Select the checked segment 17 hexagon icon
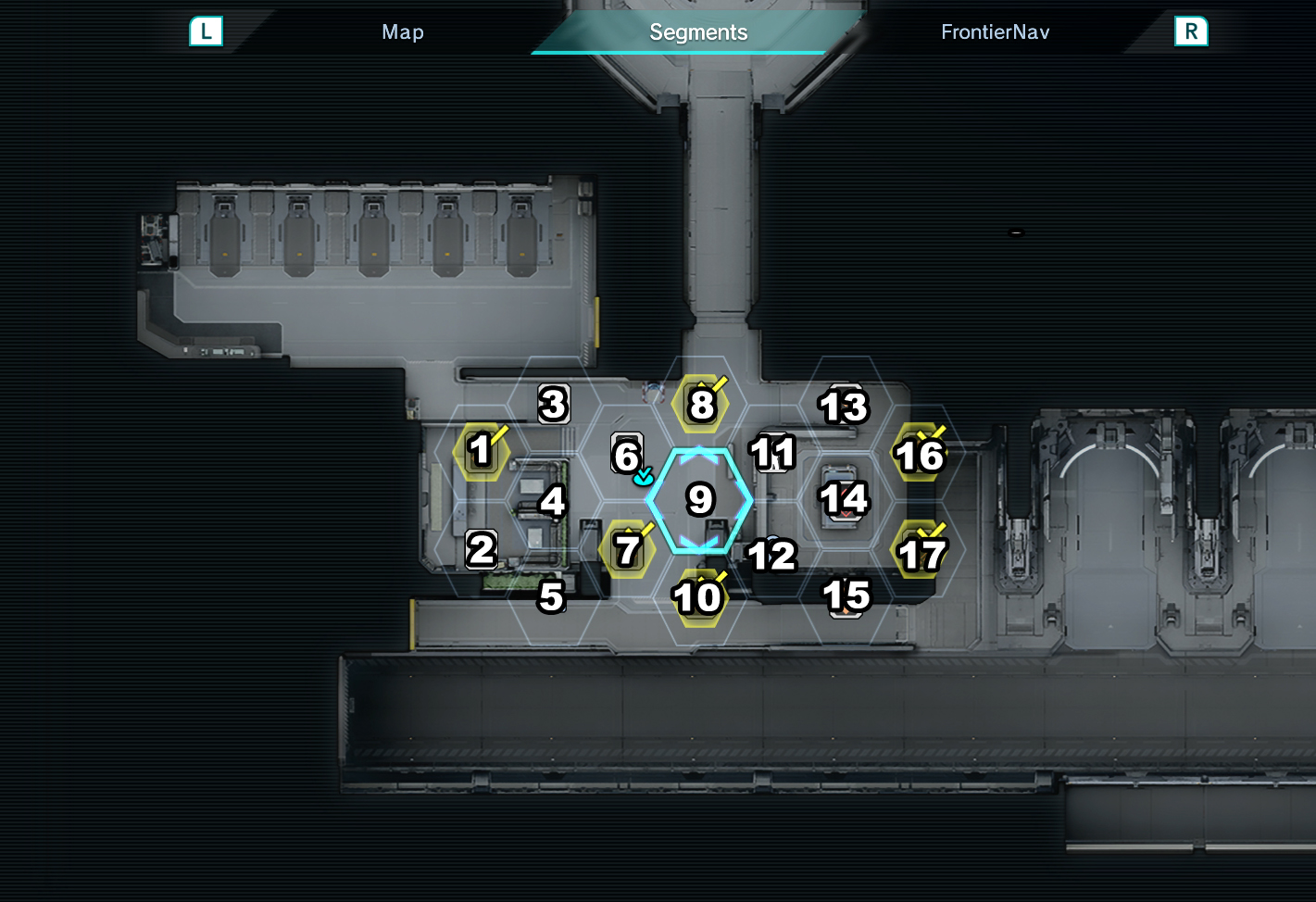 pyautogui.click(x=921, y=552)
